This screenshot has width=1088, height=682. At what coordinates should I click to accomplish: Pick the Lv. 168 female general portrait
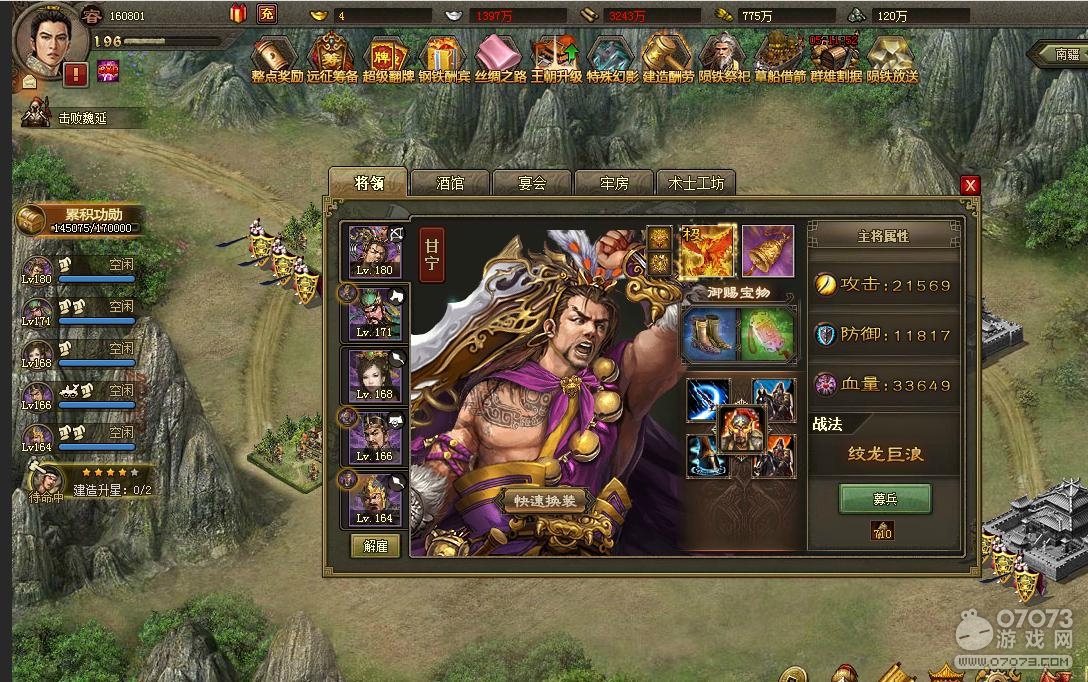(374, 375)
